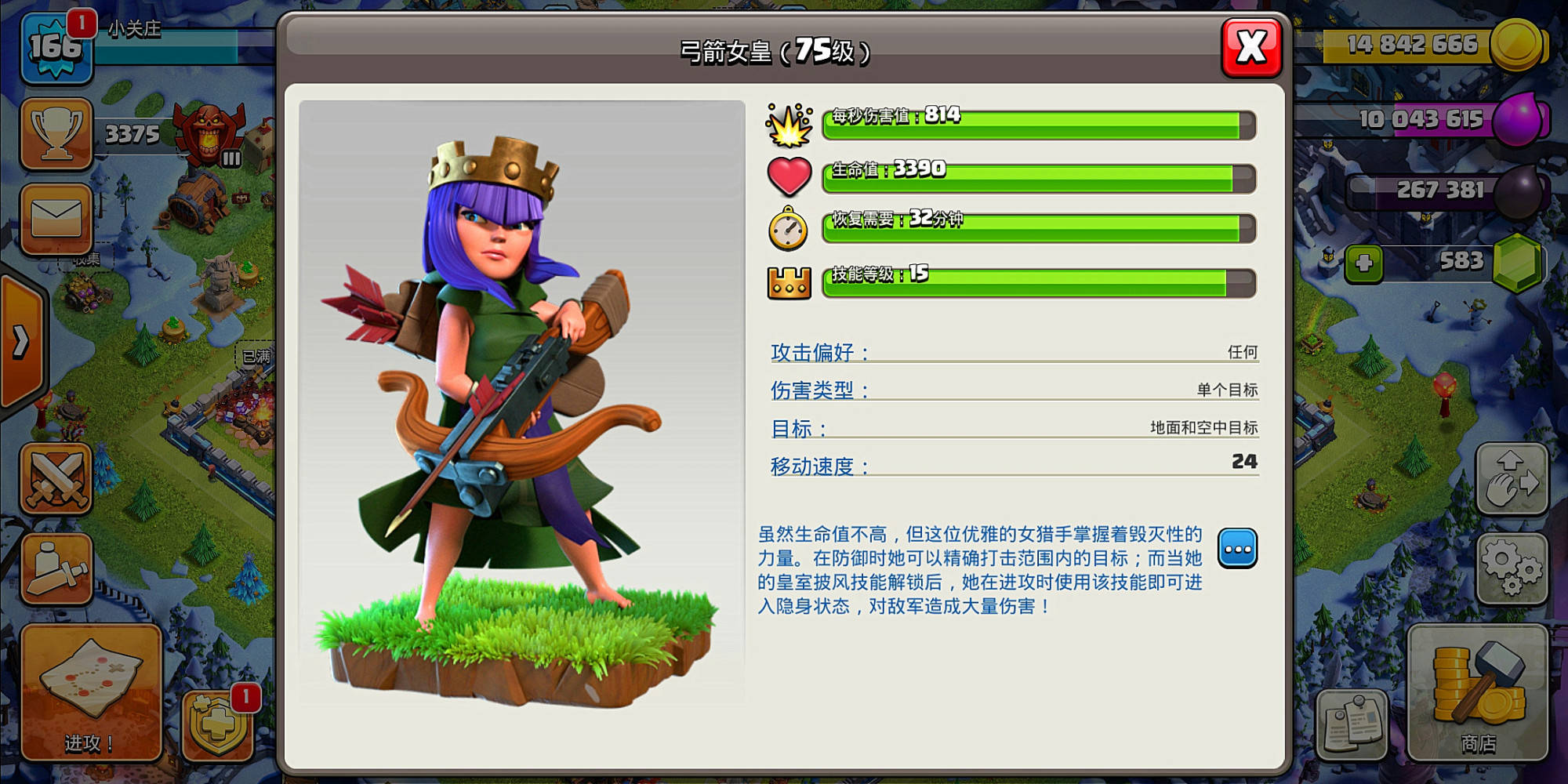Expand the side panel arrow tab
The width and height of the screenshot is (1568, 784).
tap(21, 342)
